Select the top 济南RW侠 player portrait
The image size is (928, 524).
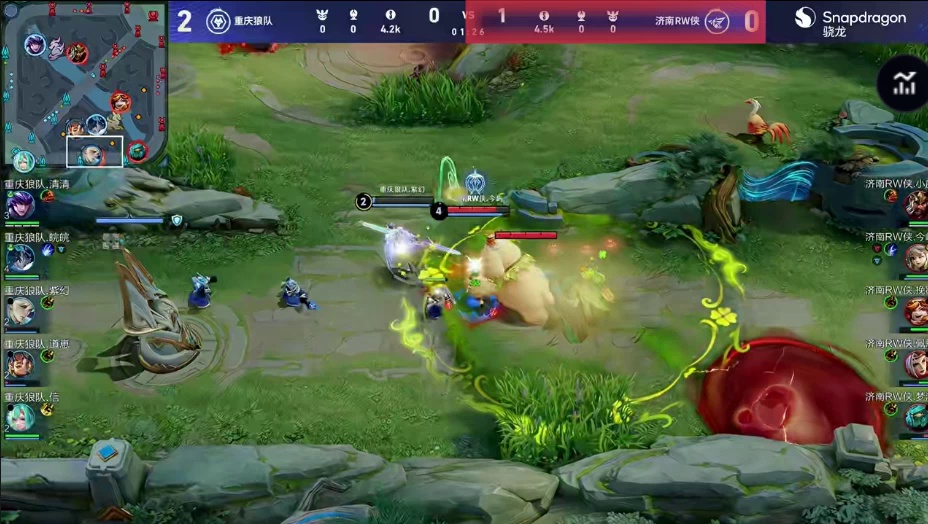915,205
